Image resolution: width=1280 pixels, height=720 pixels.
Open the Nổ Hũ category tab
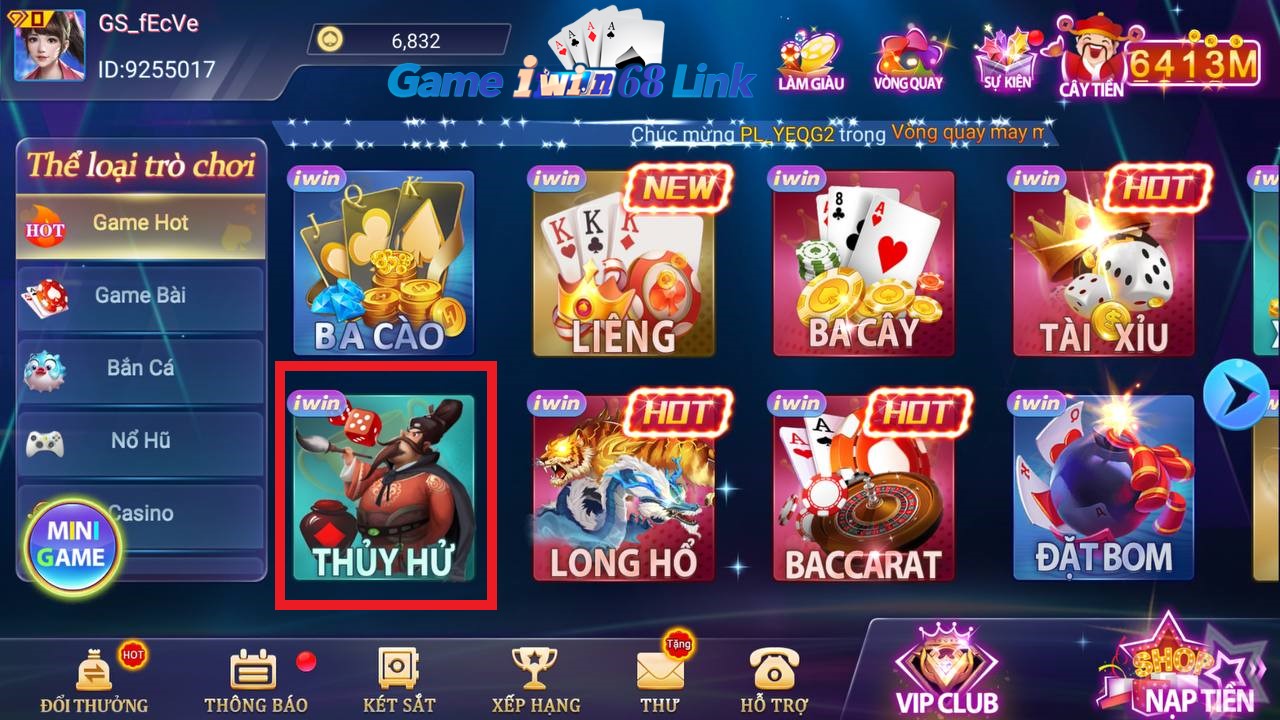click(140, 440)
